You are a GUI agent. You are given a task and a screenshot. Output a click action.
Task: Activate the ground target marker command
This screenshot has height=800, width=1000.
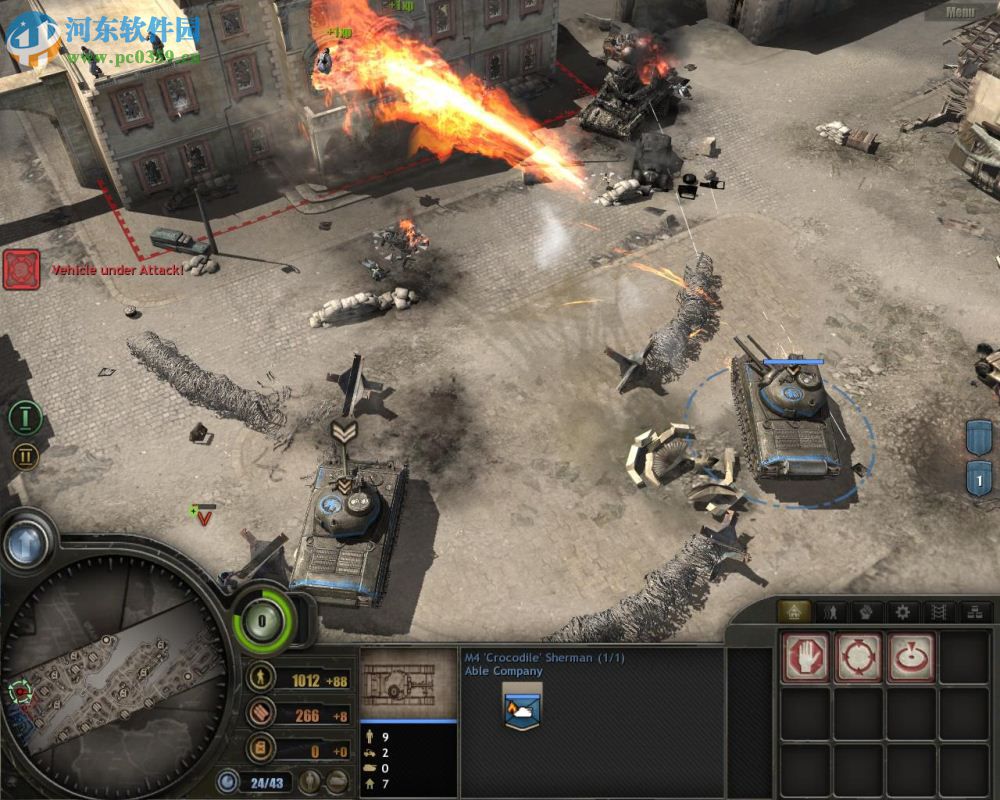coord(911,658)
